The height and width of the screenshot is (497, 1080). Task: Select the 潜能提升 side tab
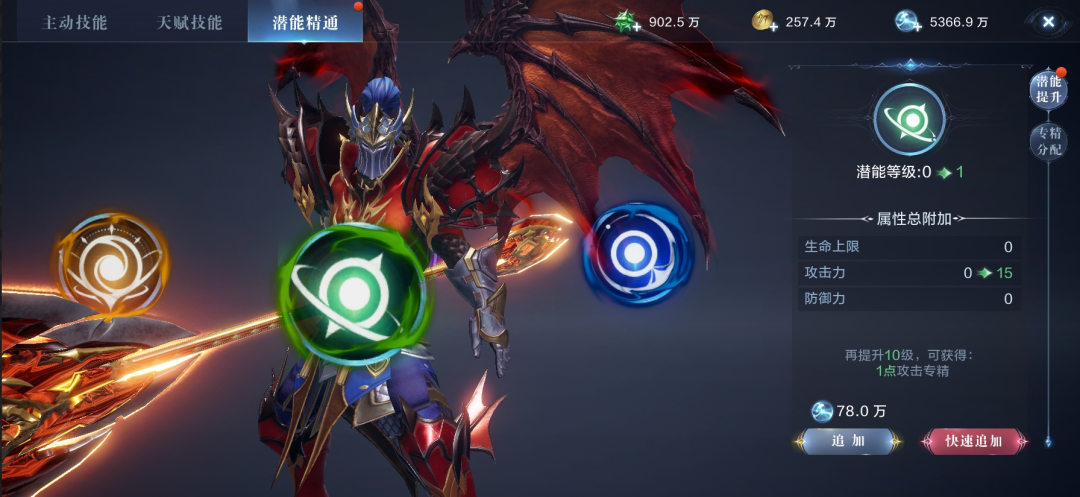pos(1048,90)
